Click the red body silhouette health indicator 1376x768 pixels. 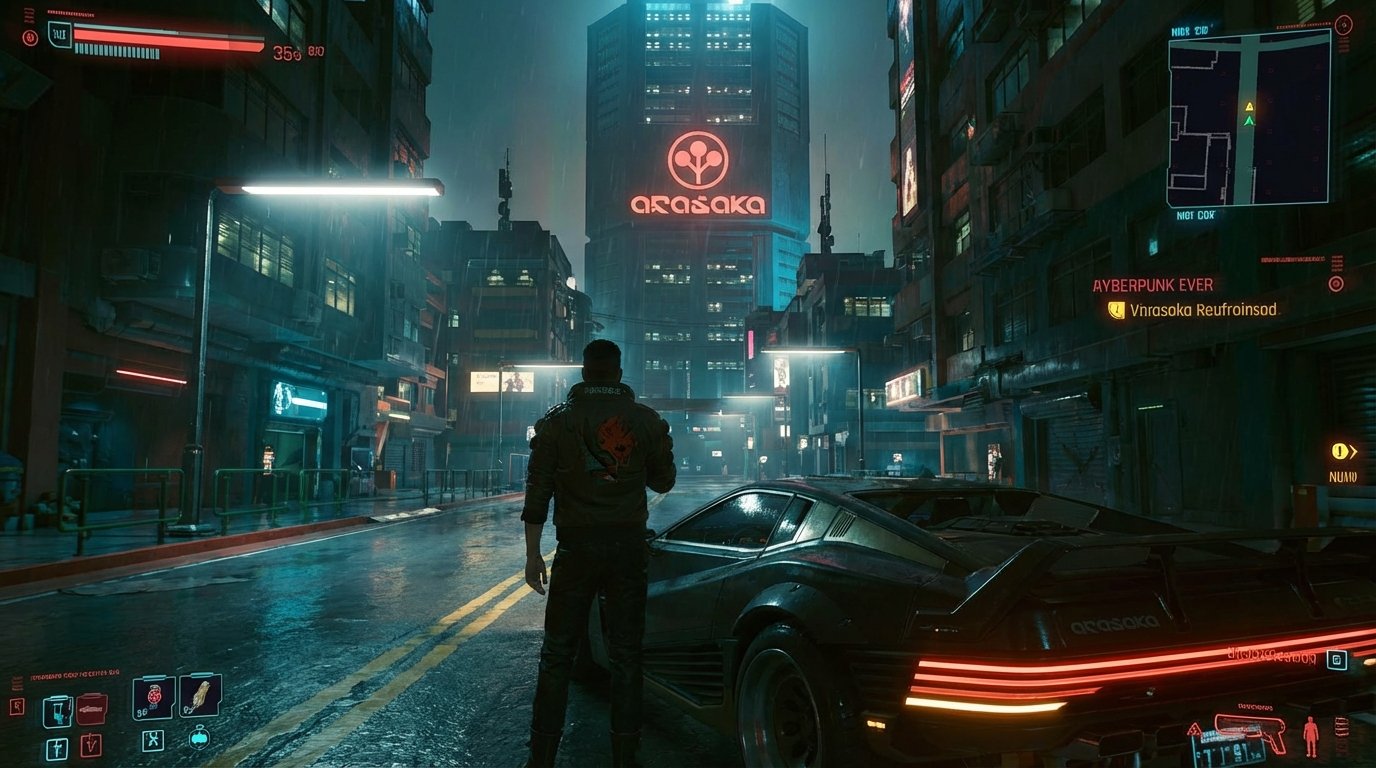pos(1311,736)
